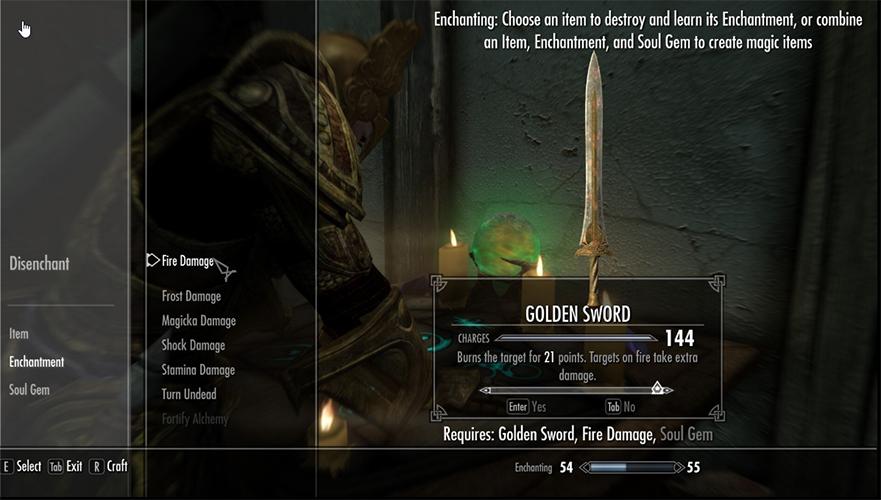Viewport: 881px width, 500px height.
Task: Select the faded Fortify Alchemy entry
Action: click(x=194, y=419)
